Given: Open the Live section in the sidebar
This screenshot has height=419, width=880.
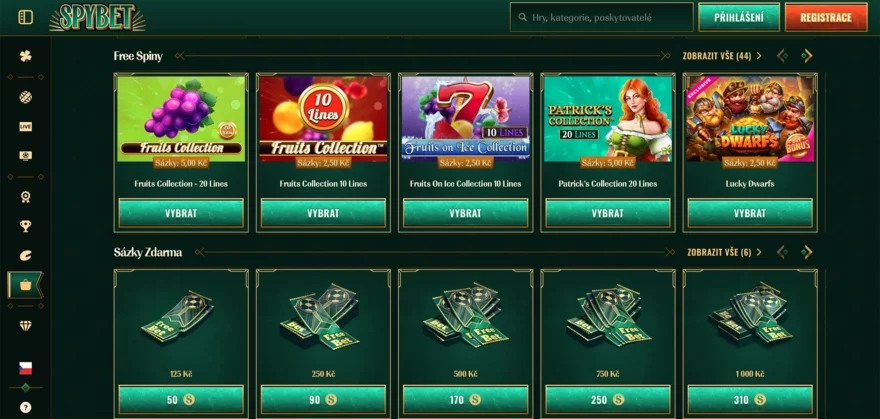Looking at the screenshot, I should coord(25,127).
